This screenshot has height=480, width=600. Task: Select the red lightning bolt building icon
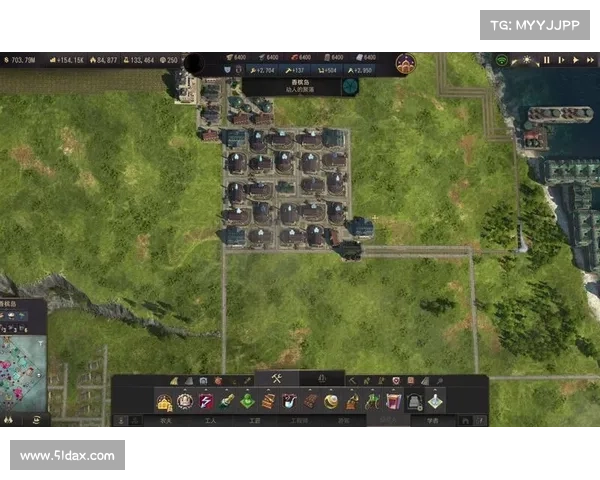(x=207, y=401)
